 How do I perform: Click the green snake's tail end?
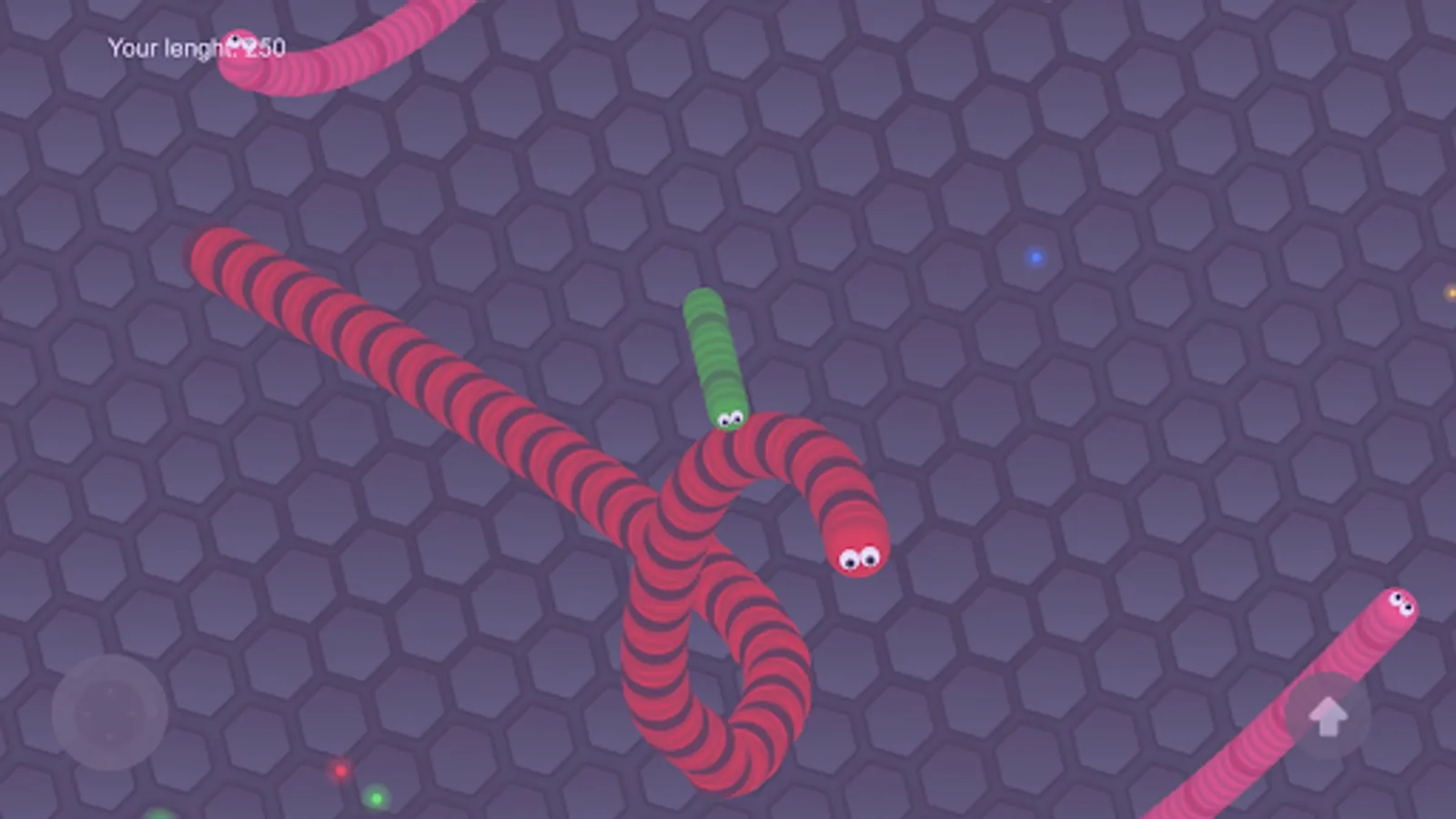pyautogui.click(x=702, y=300)
